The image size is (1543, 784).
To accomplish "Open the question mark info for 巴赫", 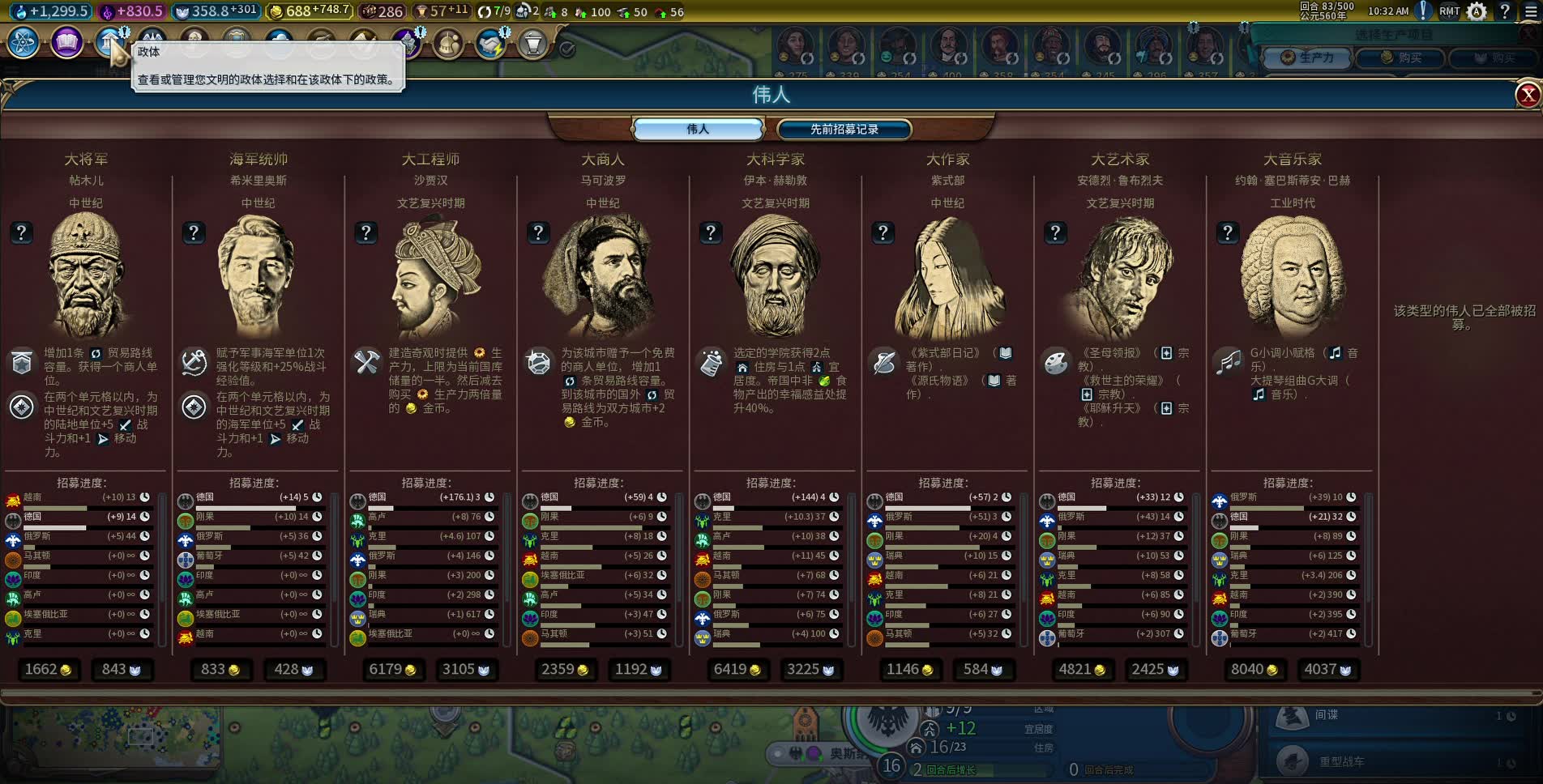I will pyautogui.click(x=1228, y=233).
